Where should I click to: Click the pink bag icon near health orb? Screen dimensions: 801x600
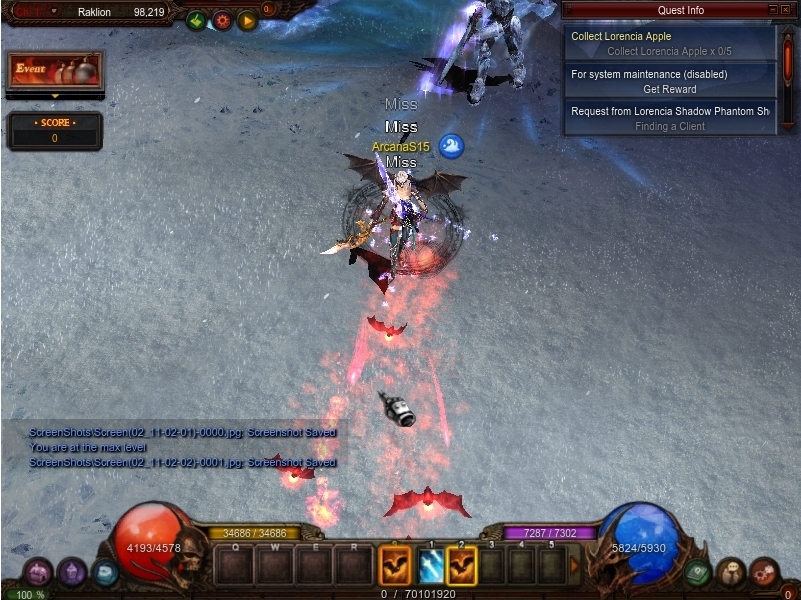click(x=38, y=573)
